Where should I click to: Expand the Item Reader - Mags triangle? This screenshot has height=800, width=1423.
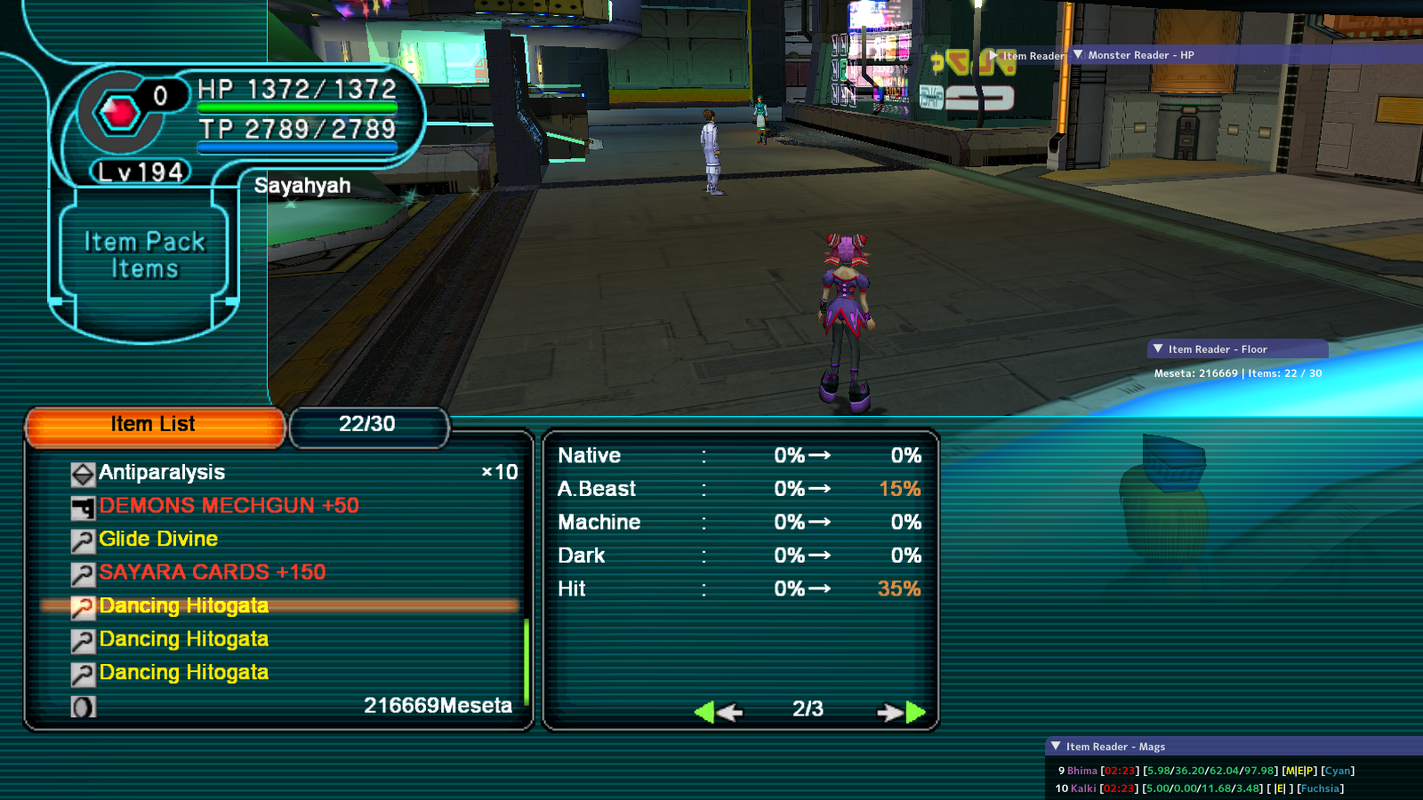[1055, 745]
